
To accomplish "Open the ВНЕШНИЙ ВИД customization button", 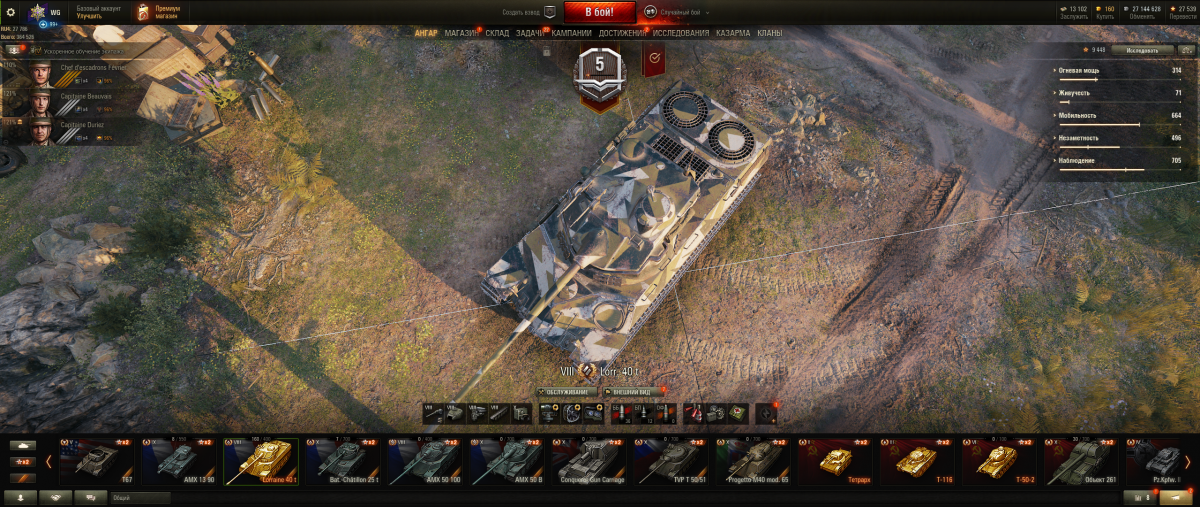I will [633, 392].
